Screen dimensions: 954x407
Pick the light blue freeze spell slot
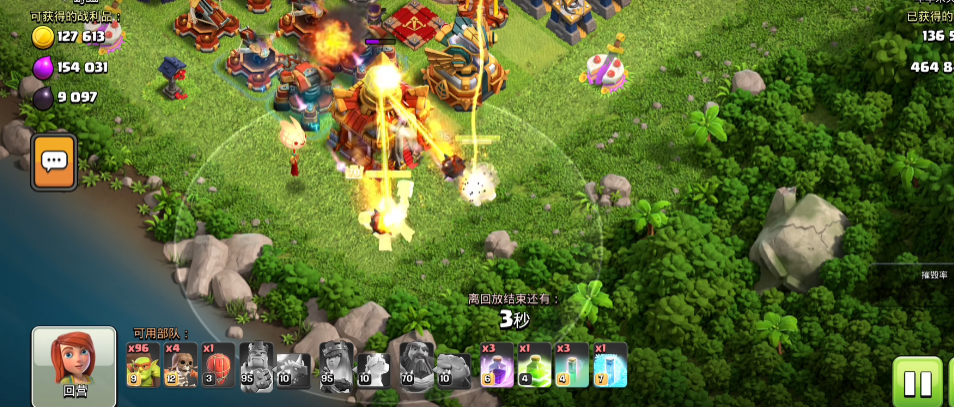(611, 365)
